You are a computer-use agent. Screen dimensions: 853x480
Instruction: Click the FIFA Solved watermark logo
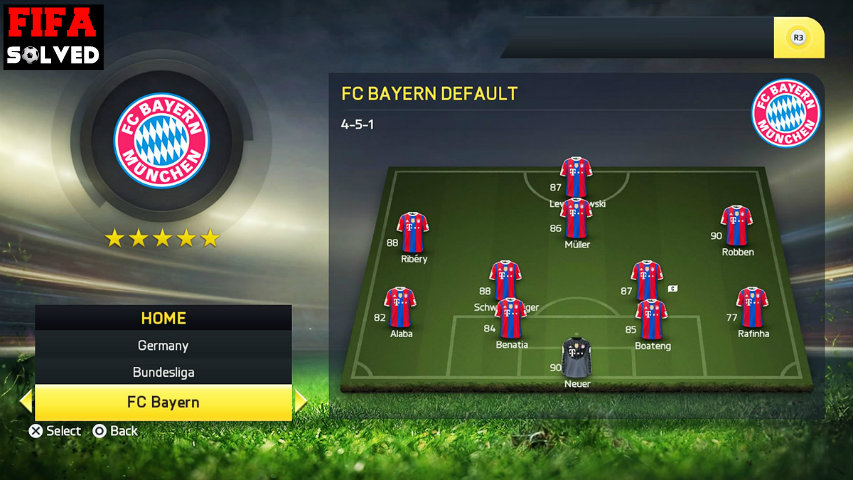(x=53, y=36)
